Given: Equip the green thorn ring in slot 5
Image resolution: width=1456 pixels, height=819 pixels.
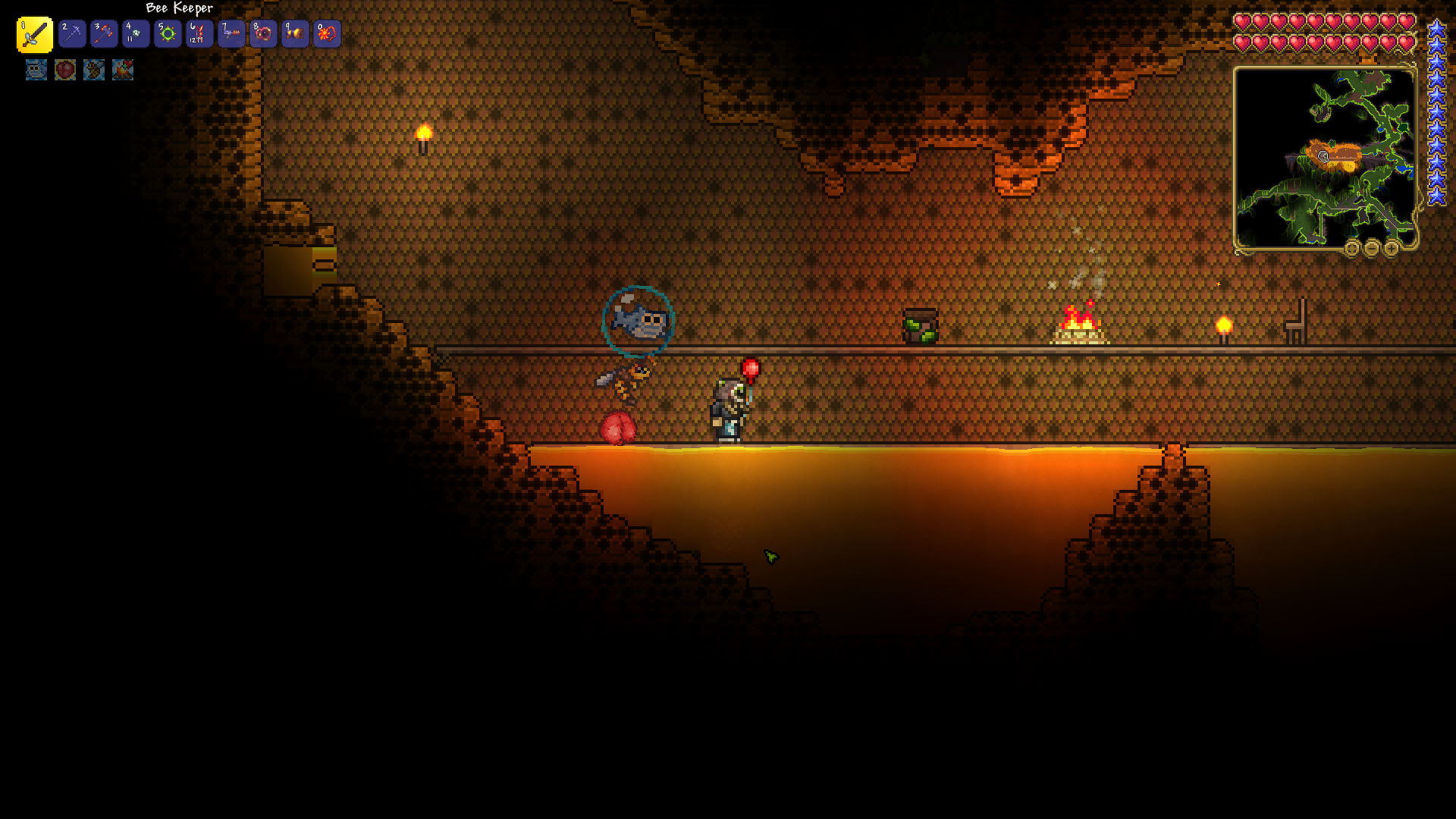Looking at the screenshot, I should (168, 34).
